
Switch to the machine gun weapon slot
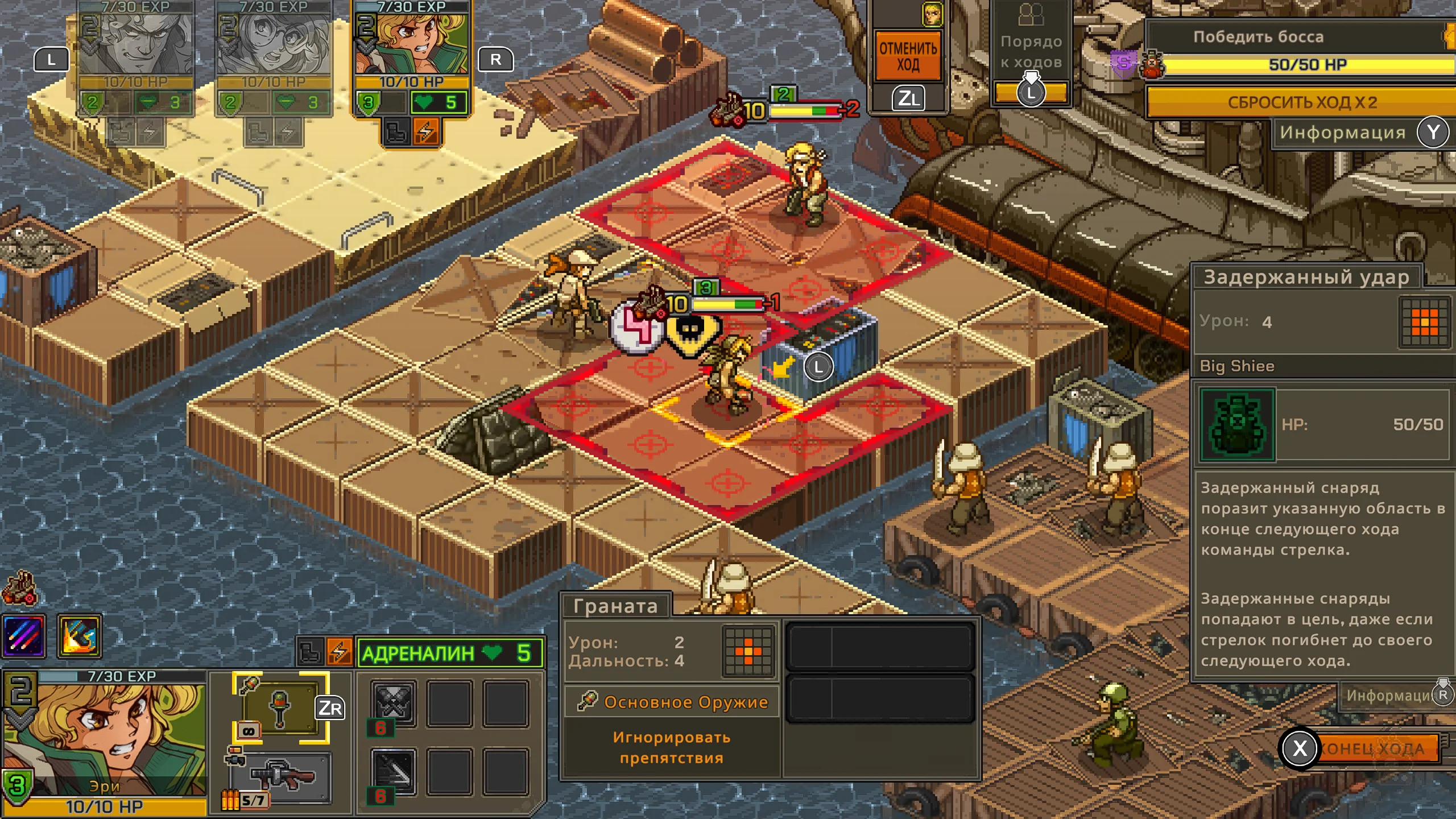coord(283,777)
